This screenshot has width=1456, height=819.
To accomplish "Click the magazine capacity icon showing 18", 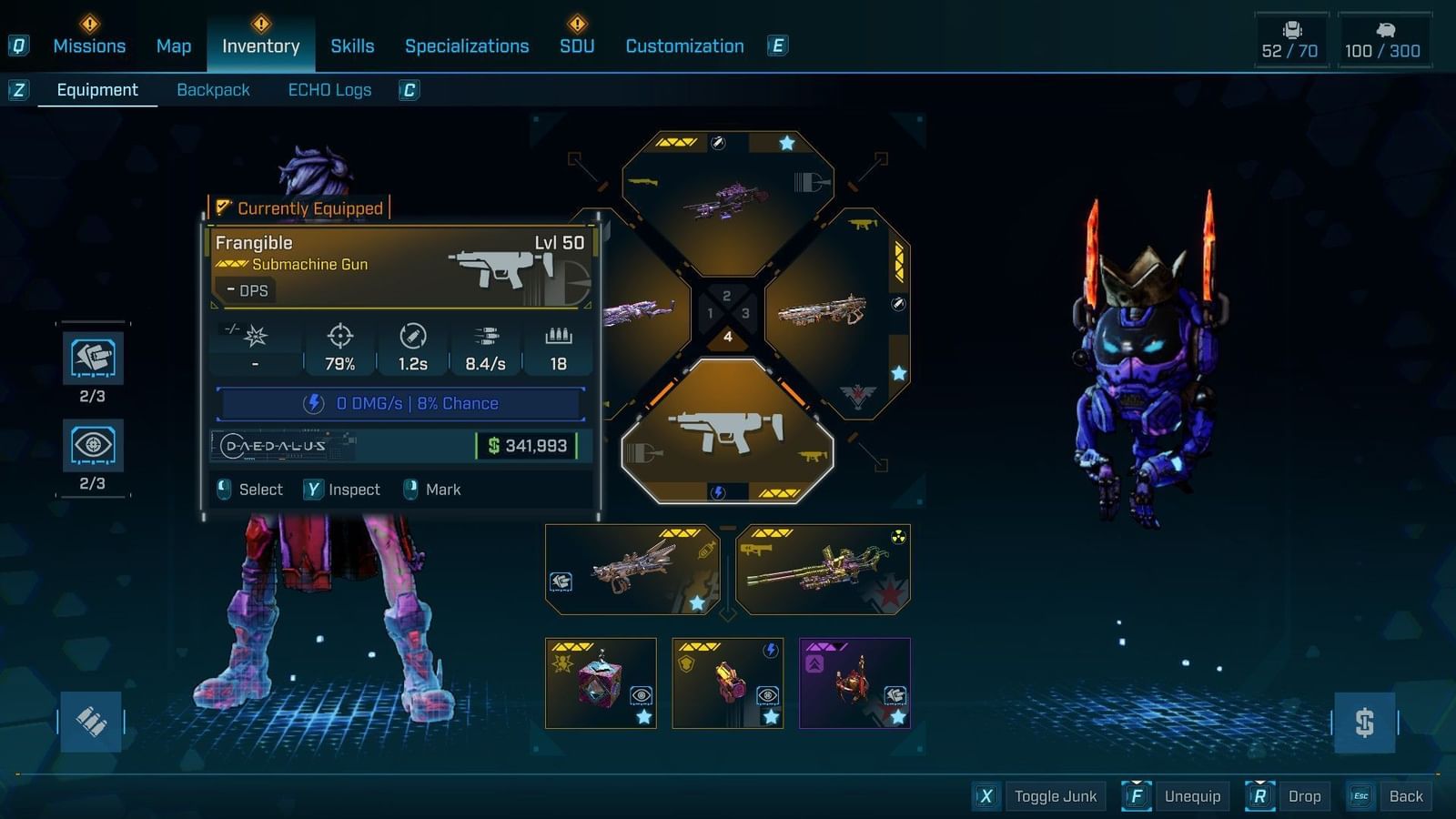I will click(x=558, y=336).
